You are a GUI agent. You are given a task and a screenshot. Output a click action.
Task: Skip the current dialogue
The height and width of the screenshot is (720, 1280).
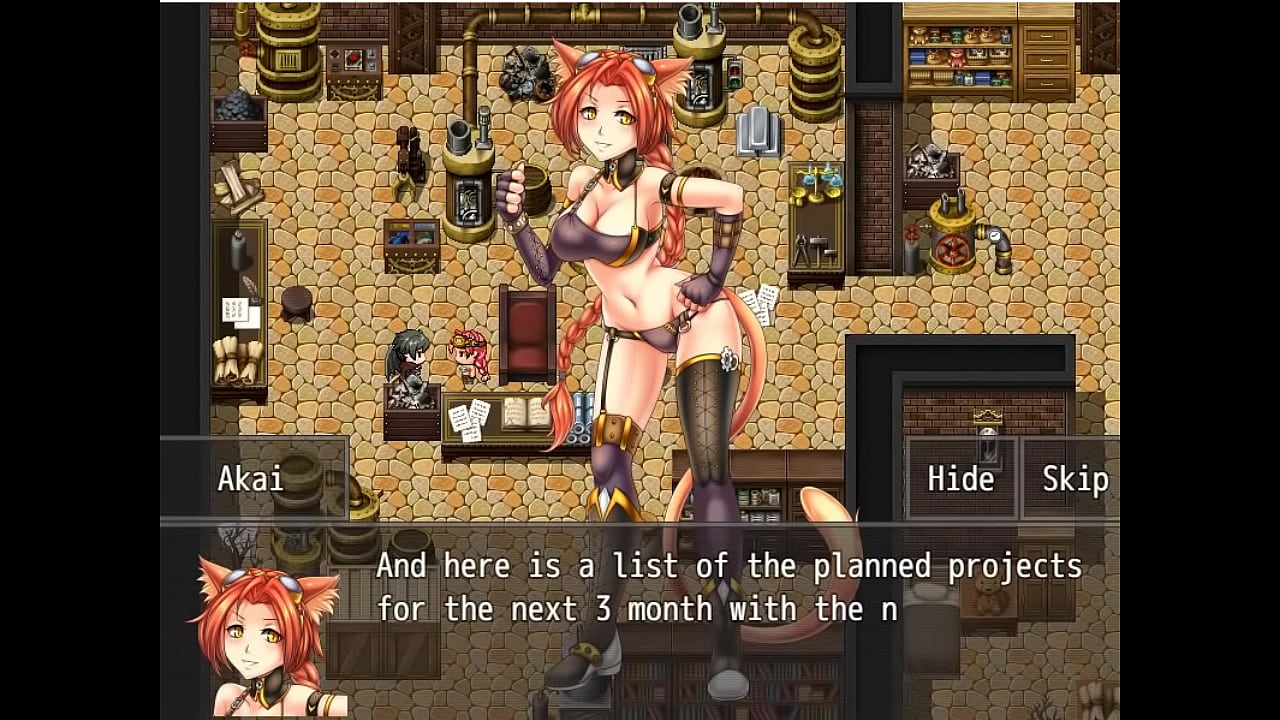tap(1074, 479)
